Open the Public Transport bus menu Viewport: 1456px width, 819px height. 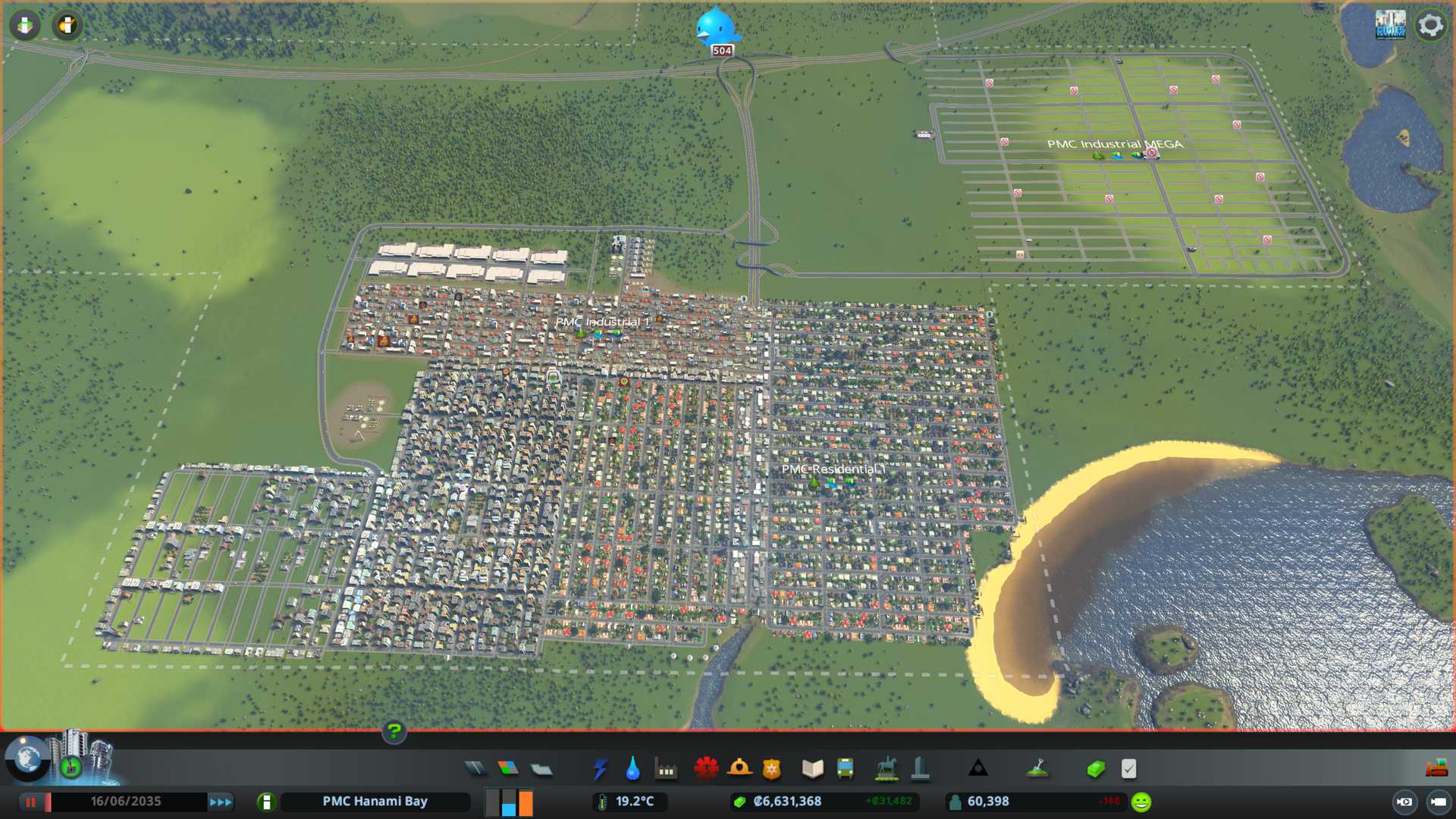coord(845,769)
